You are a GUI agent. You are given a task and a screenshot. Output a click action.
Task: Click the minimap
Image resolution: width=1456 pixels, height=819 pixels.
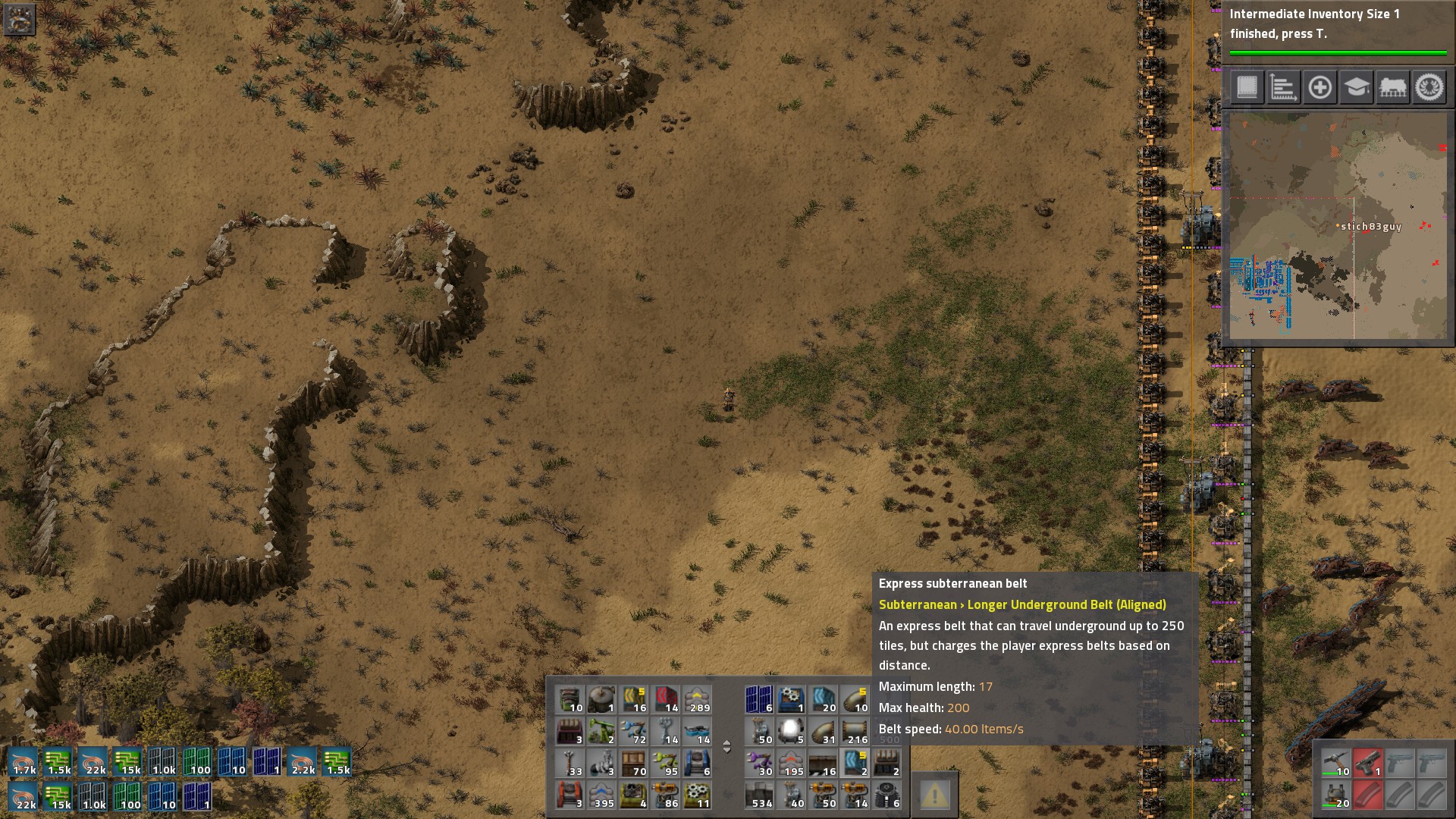1338,226
